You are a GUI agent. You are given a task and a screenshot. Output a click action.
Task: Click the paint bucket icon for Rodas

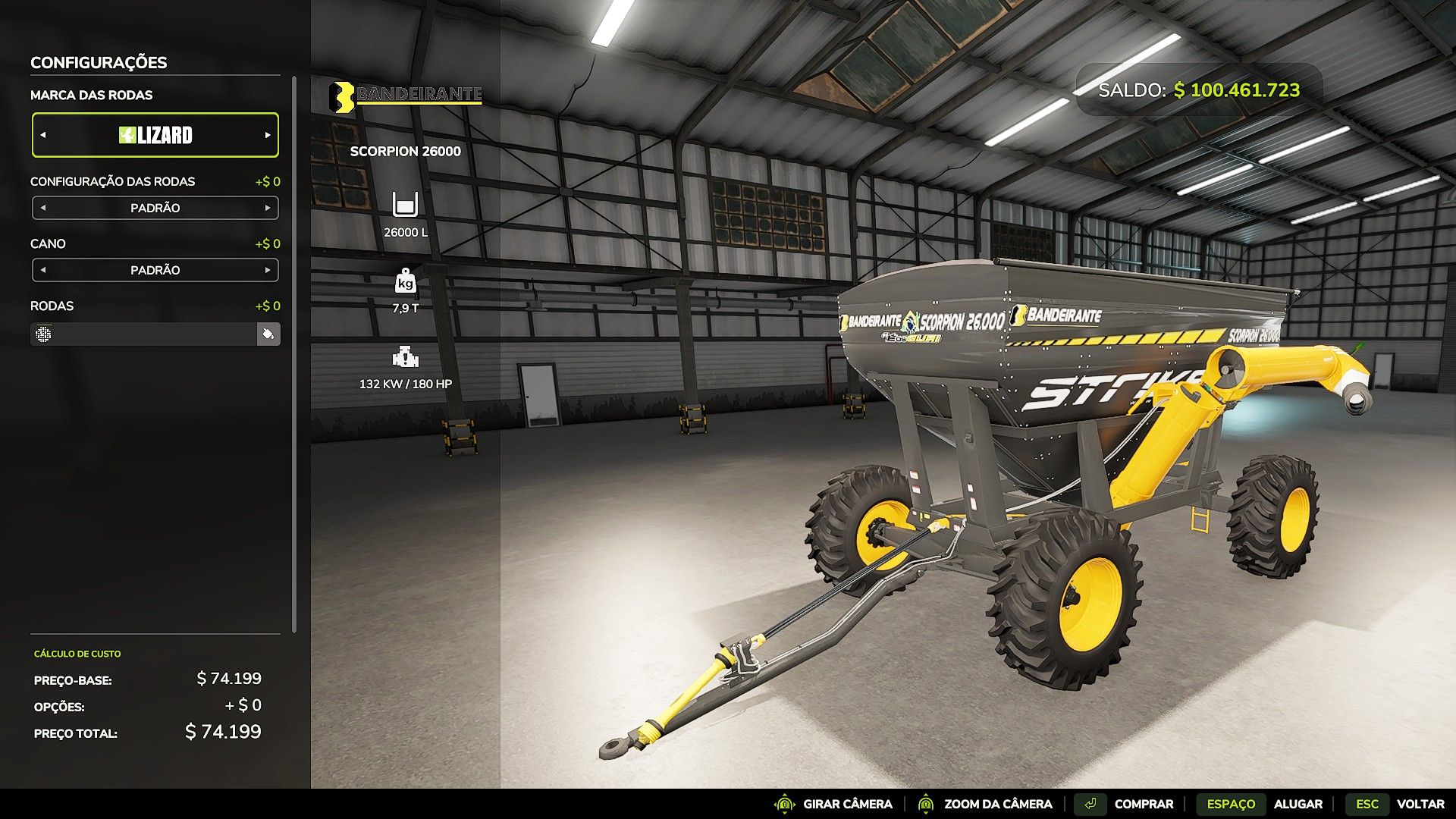pyautogui.click(x=268, y=334)
